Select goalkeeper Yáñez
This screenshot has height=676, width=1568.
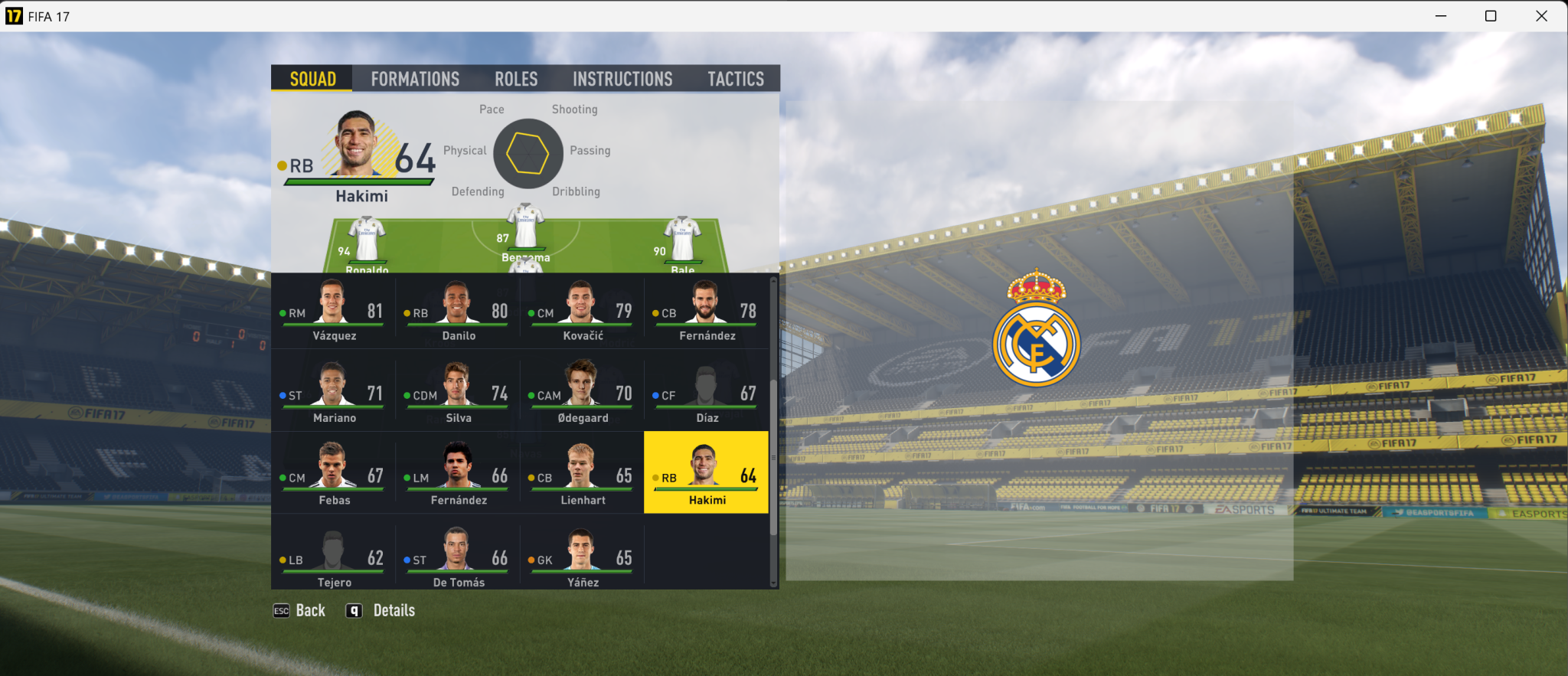(x=582, y=559)
